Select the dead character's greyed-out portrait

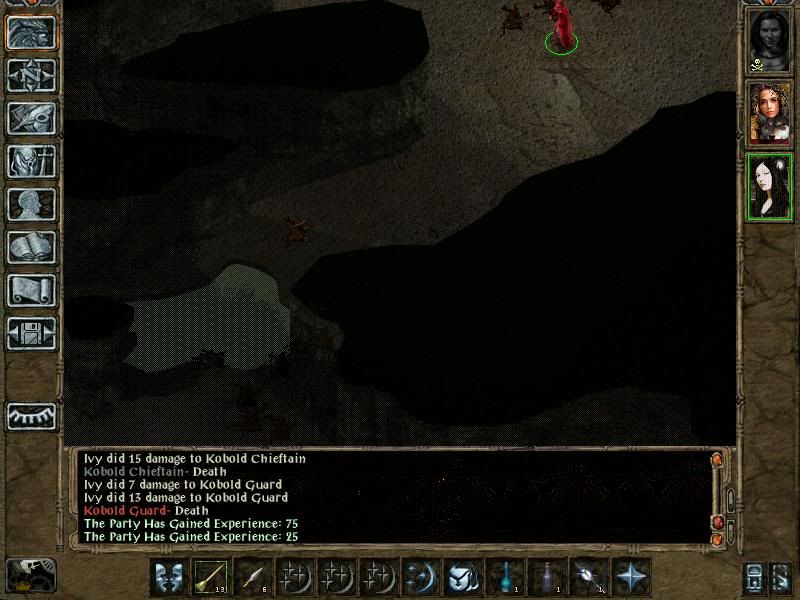pos(770,41)
